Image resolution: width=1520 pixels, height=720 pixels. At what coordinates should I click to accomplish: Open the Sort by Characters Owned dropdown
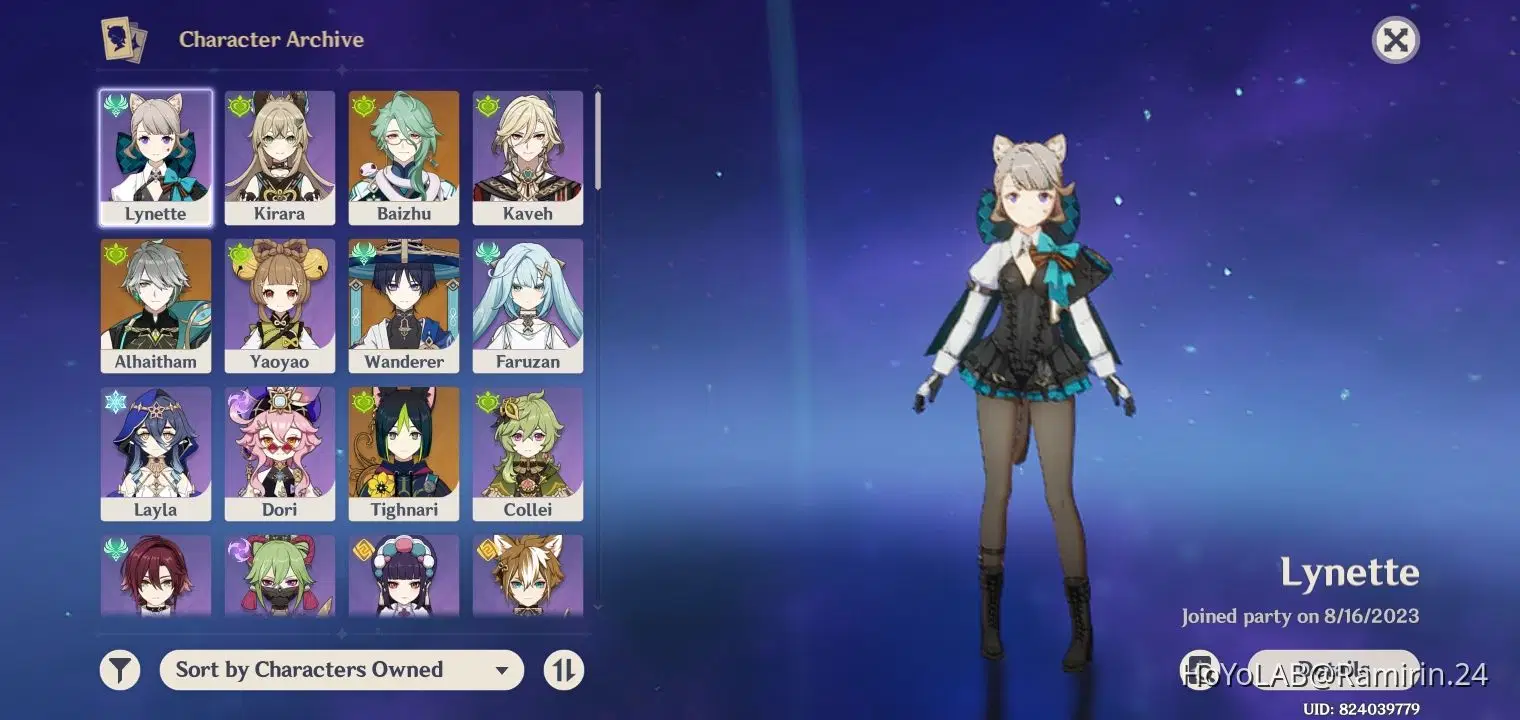[342, 669]
